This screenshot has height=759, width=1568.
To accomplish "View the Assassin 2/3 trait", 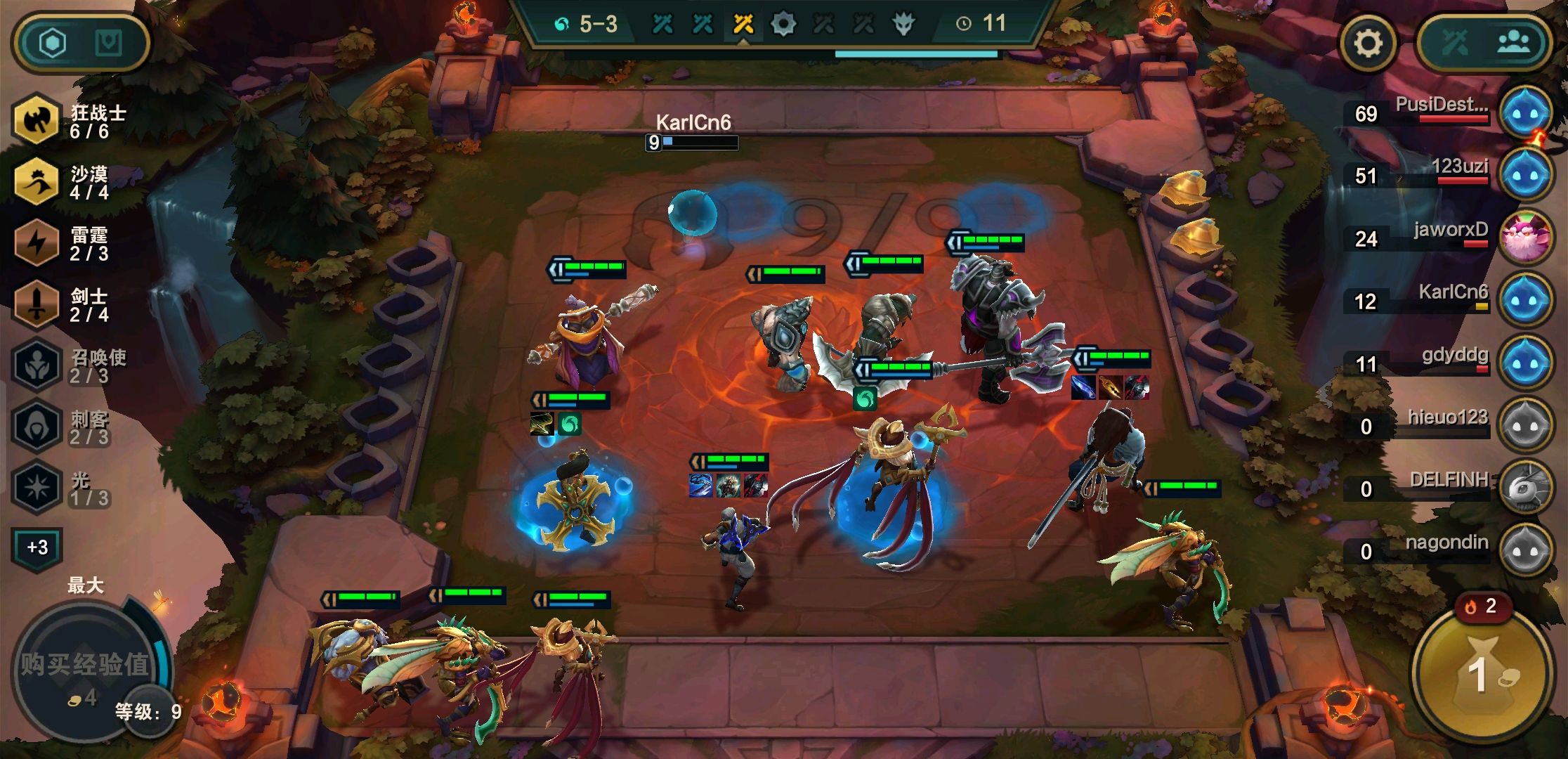I will (x=37, y=427).
